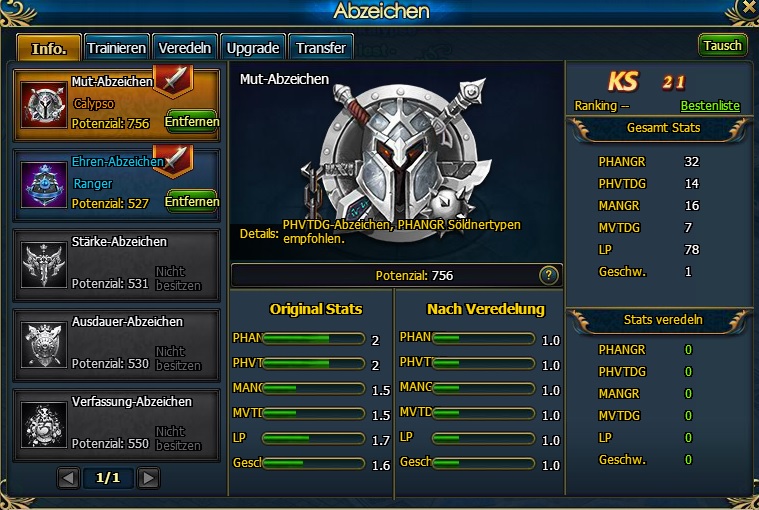
Task: Switch to the Info. tab
Action: (48, 47)
